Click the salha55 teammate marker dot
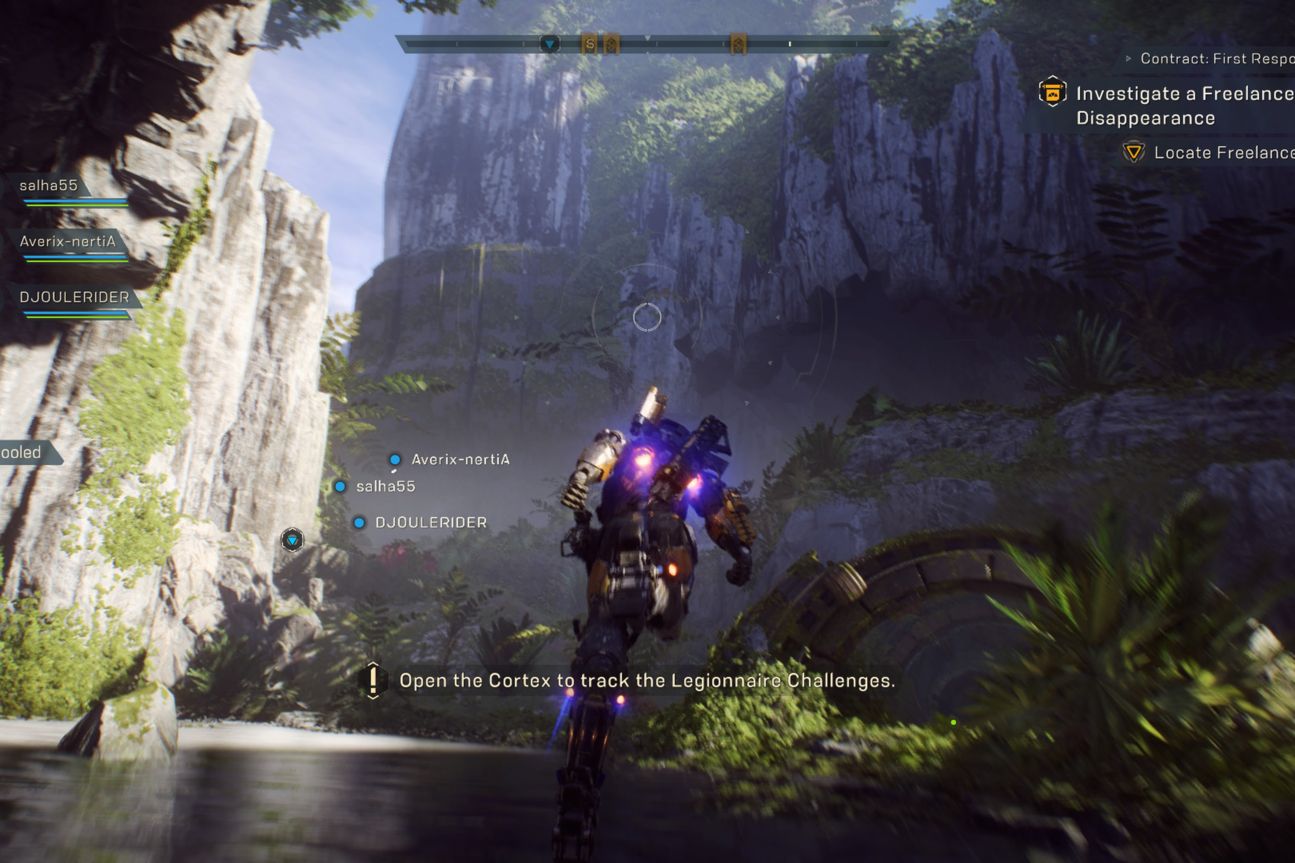This screenshot has height=863, width=1295. click(340, 487)
